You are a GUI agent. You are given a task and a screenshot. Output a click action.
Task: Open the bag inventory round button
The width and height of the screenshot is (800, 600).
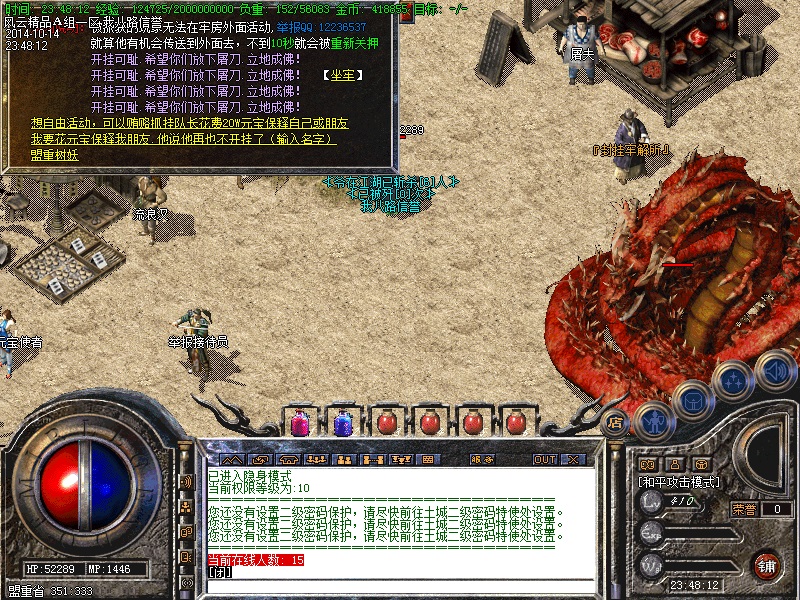[693, 400]
